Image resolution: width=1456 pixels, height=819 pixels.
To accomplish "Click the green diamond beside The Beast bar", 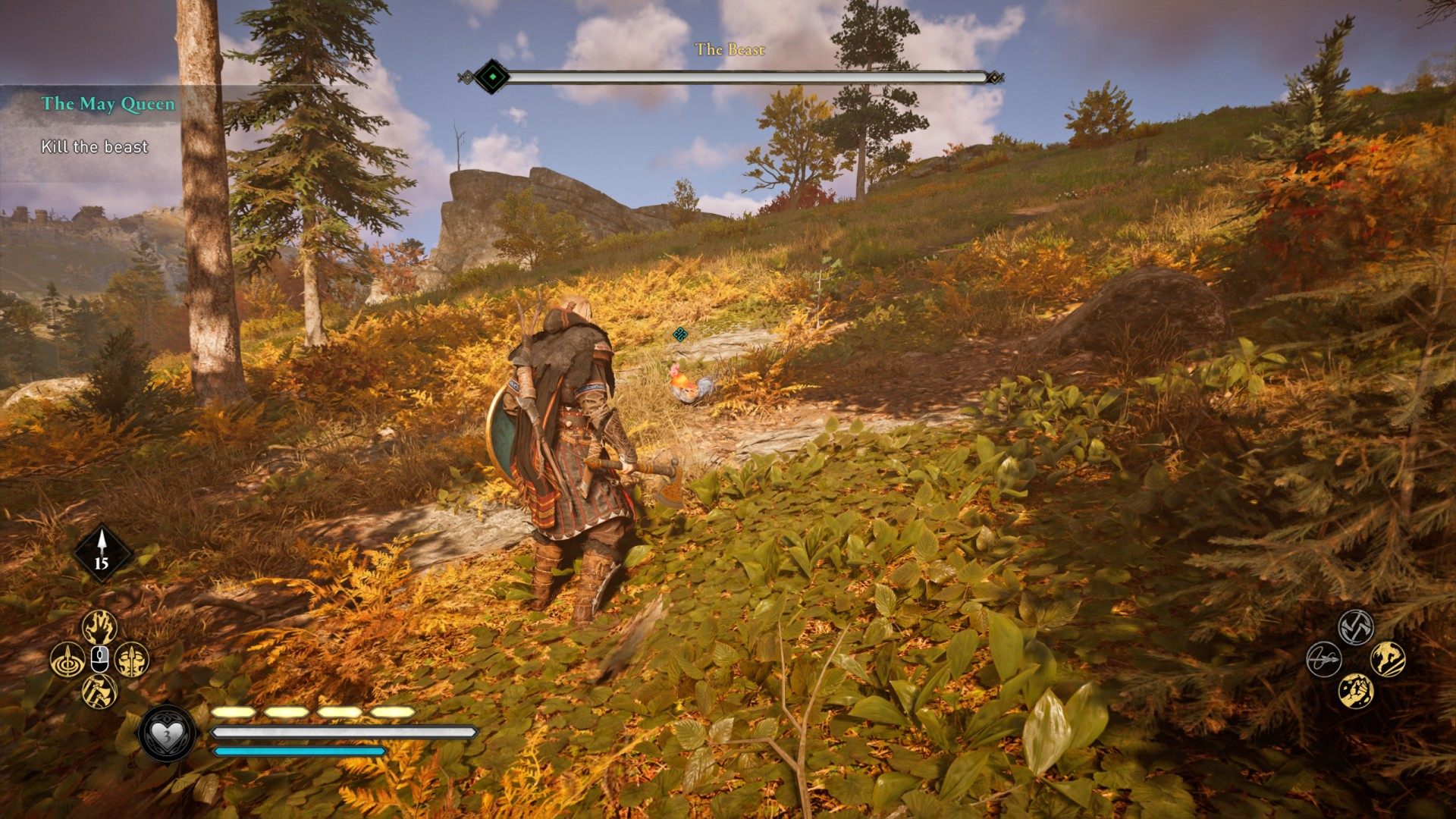I will pyautogui.click(x=494, y=77).
